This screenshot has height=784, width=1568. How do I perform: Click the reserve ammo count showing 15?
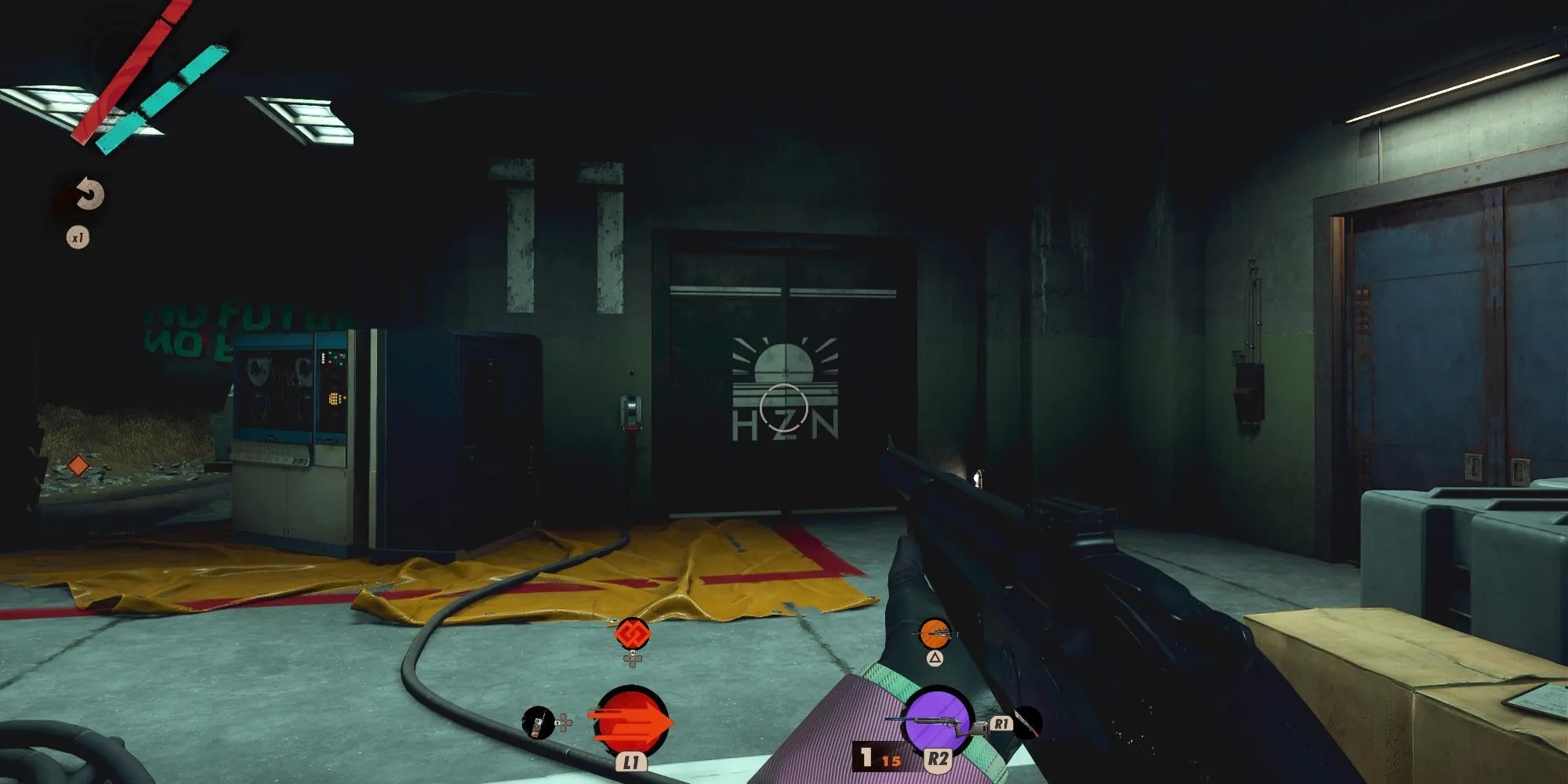click(x=891, y=760)
